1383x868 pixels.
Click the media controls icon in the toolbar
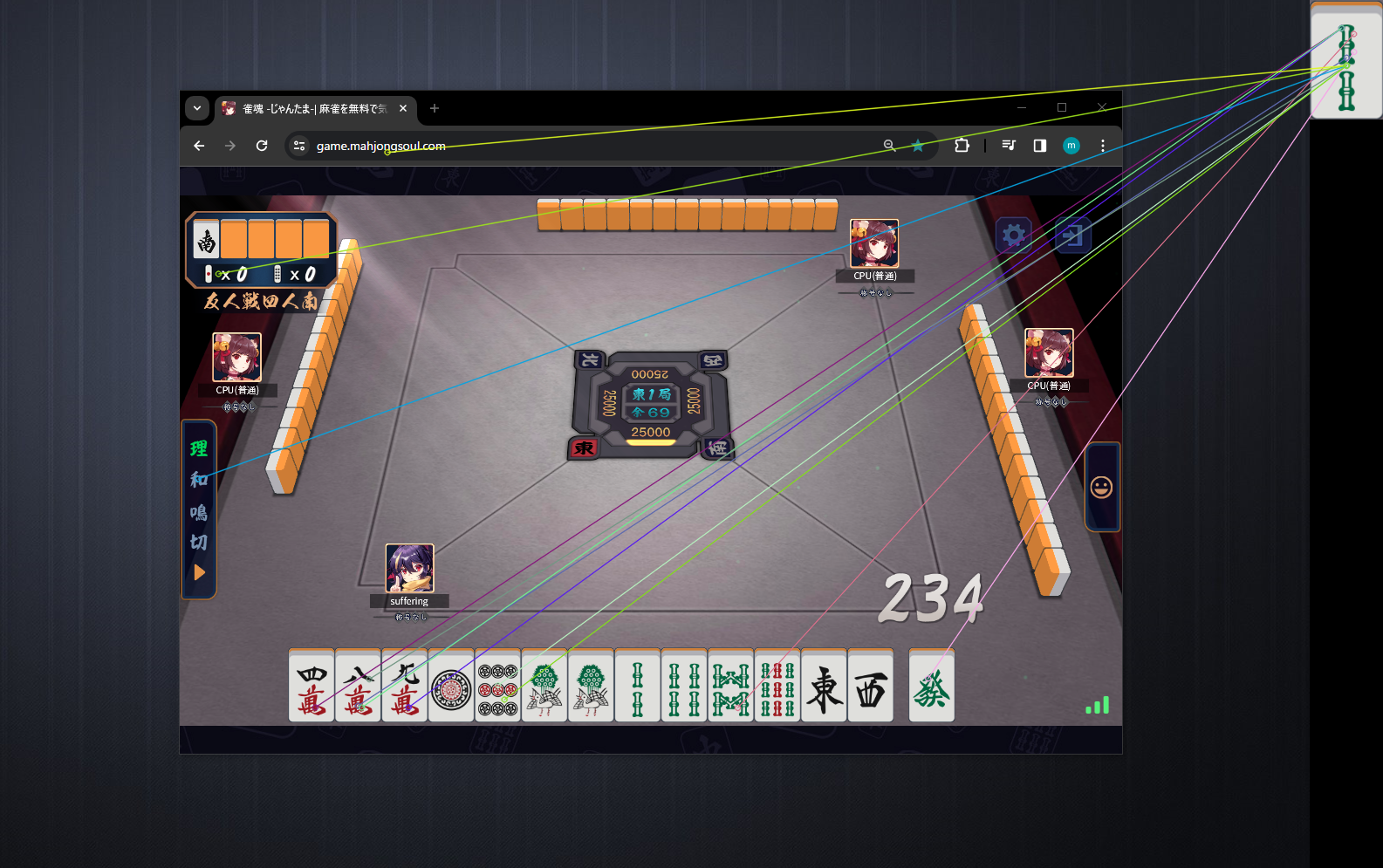pos(1008,146)
